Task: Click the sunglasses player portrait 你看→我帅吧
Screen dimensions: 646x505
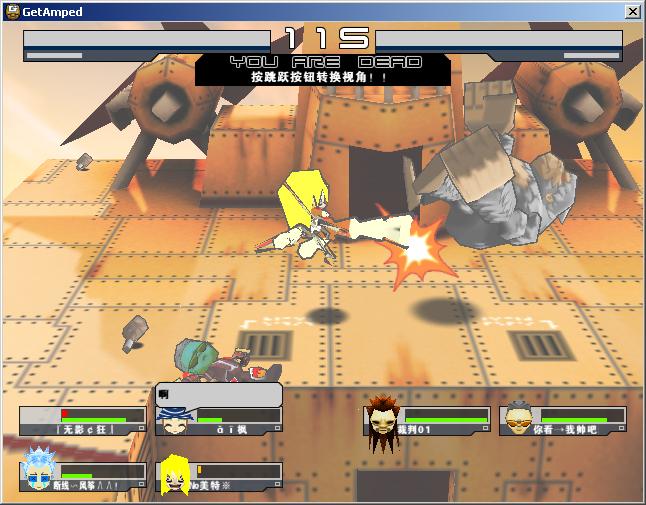Action: (x=517, y=420)
